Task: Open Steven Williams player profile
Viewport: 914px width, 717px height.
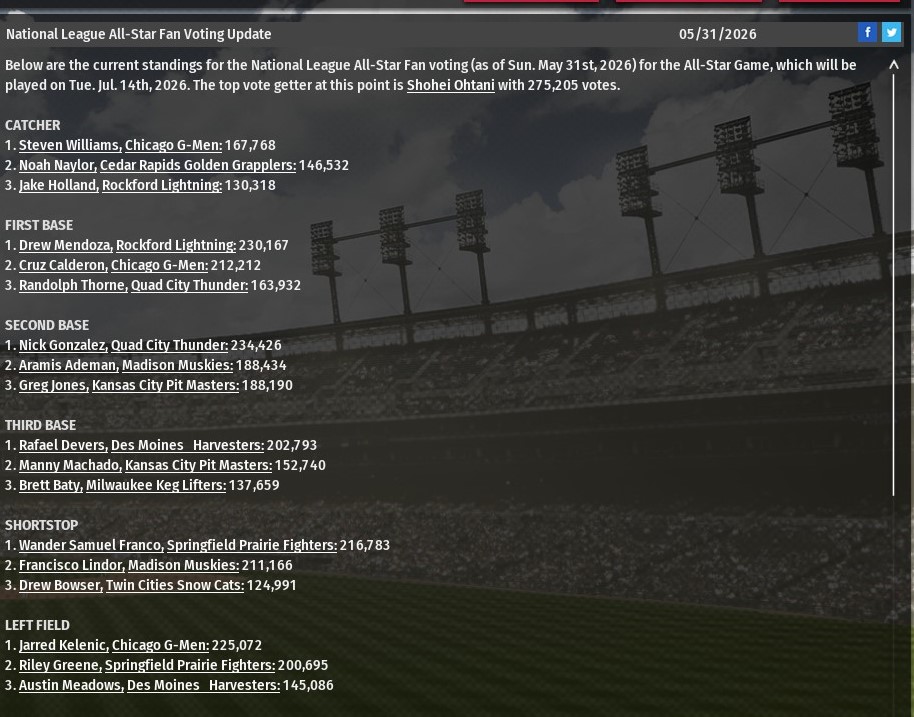Action: point(69,145)
